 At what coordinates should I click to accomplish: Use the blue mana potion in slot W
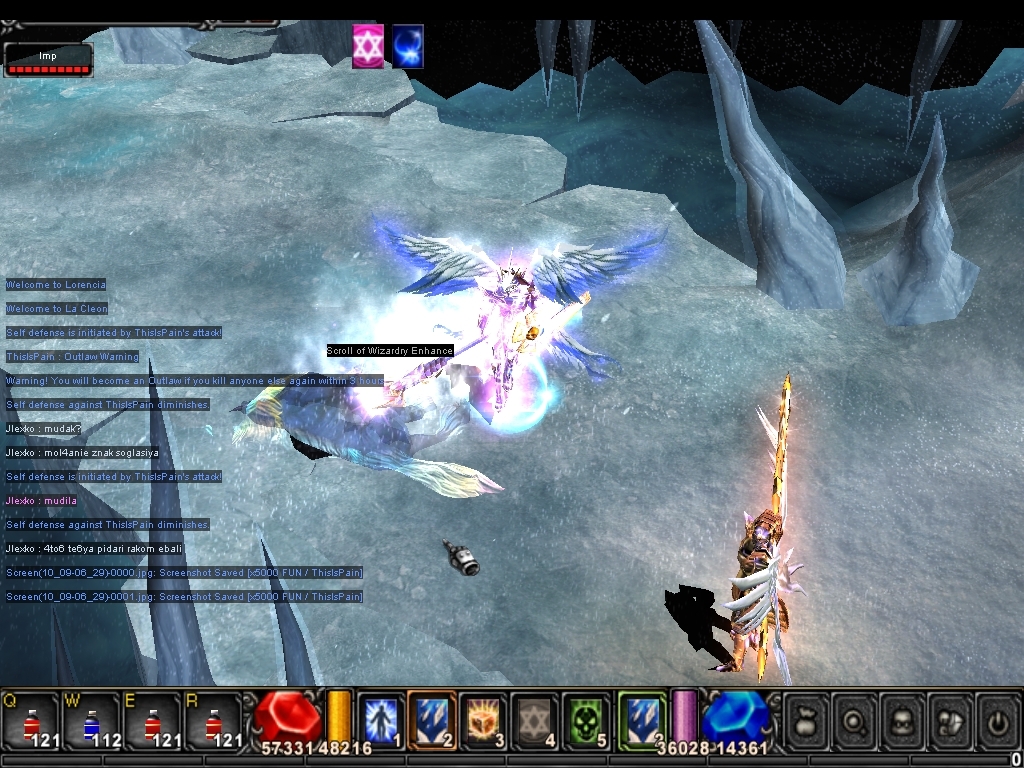point(91,720)
